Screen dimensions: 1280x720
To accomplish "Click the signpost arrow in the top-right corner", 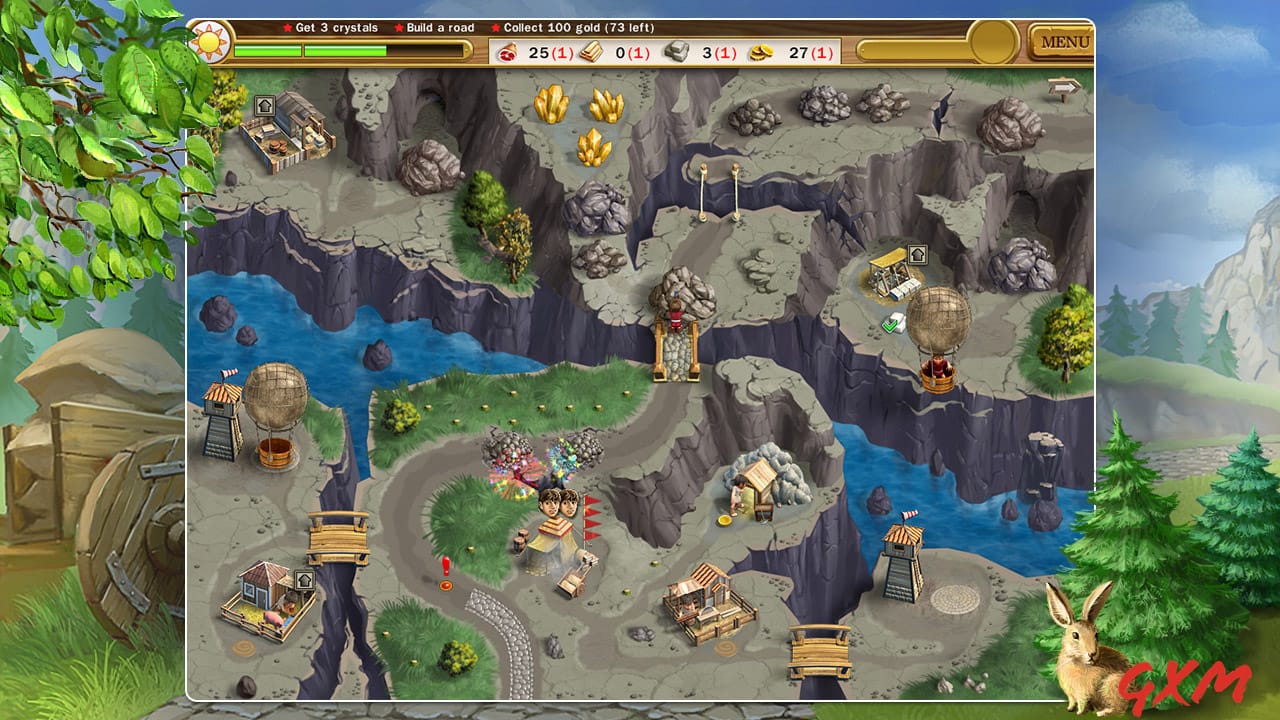I will (1063, 87).
